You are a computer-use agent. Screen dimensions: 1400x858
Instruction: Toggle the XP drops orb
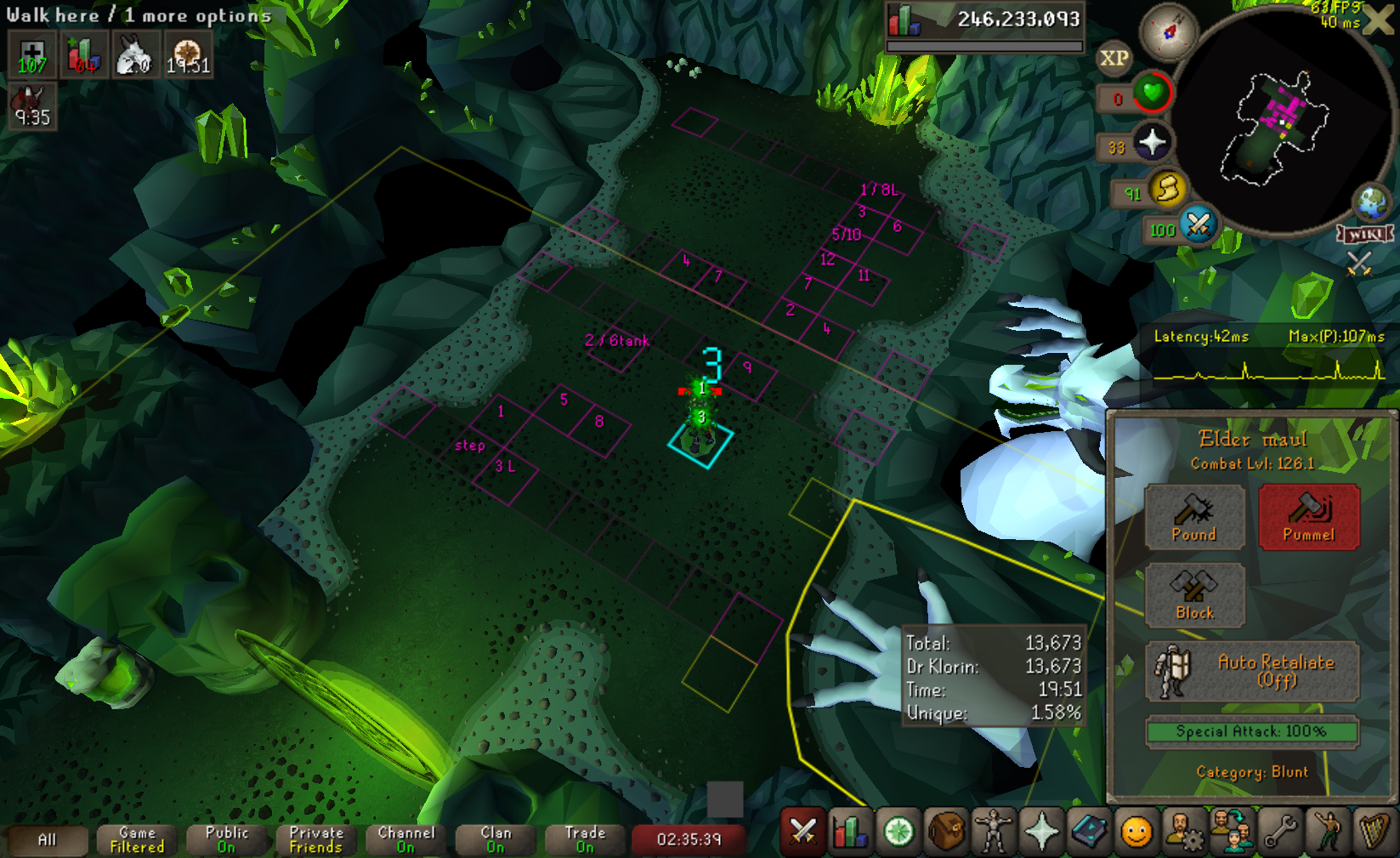[1114, 59]
